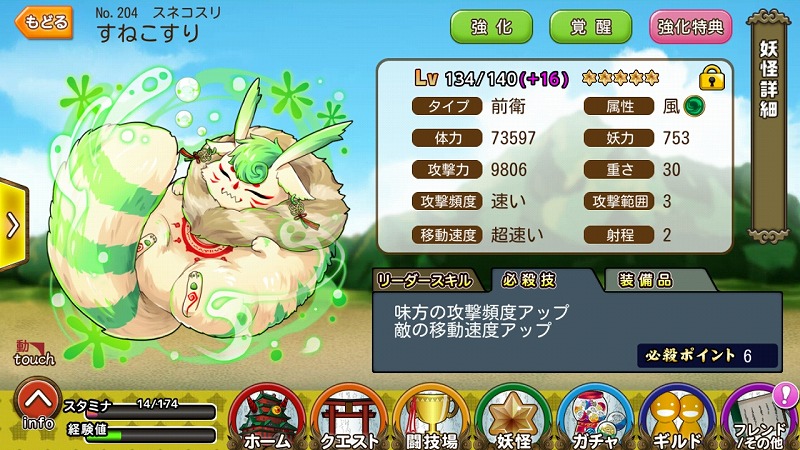Open the クエスト quest menu
This screenshot has width=800, height=450.
(x=349, y=417)
